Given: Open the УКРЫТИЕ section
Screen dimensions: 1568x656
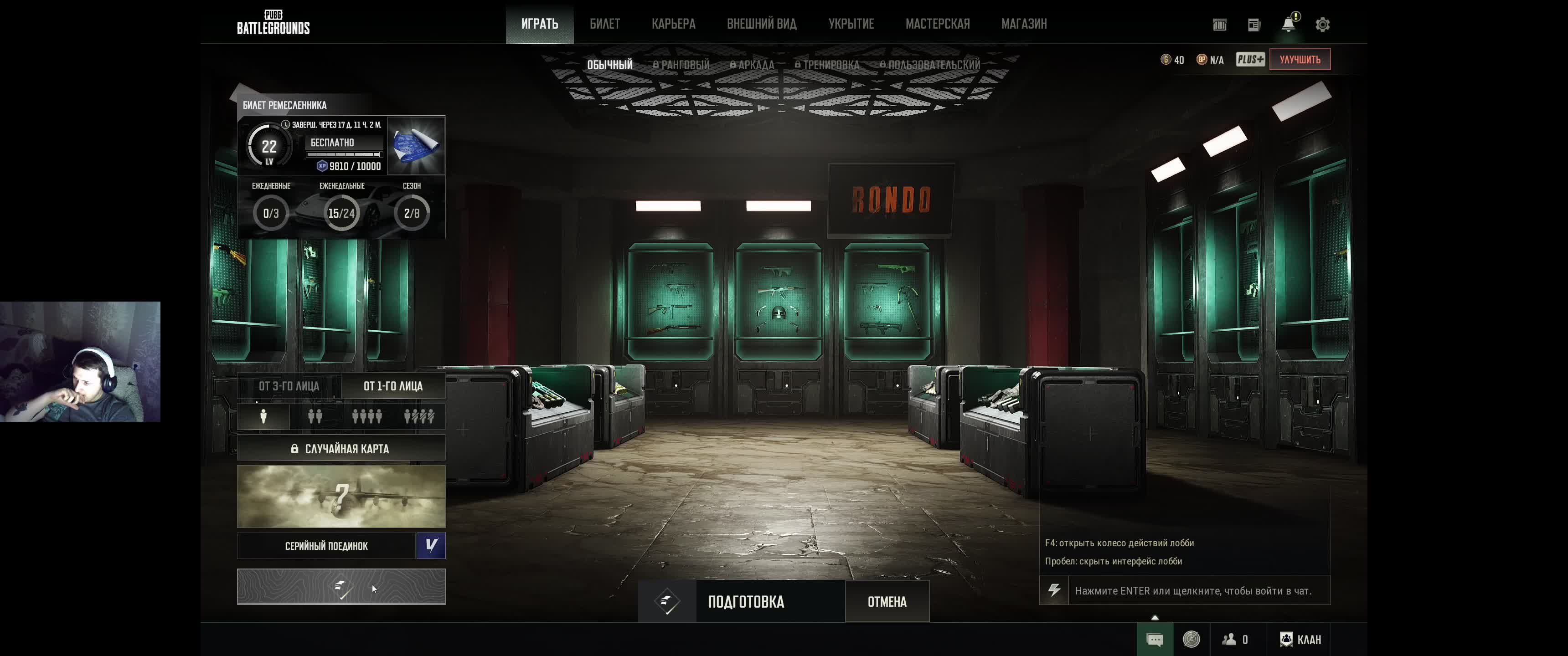Looking at the screenshot, I should point(851,24).
